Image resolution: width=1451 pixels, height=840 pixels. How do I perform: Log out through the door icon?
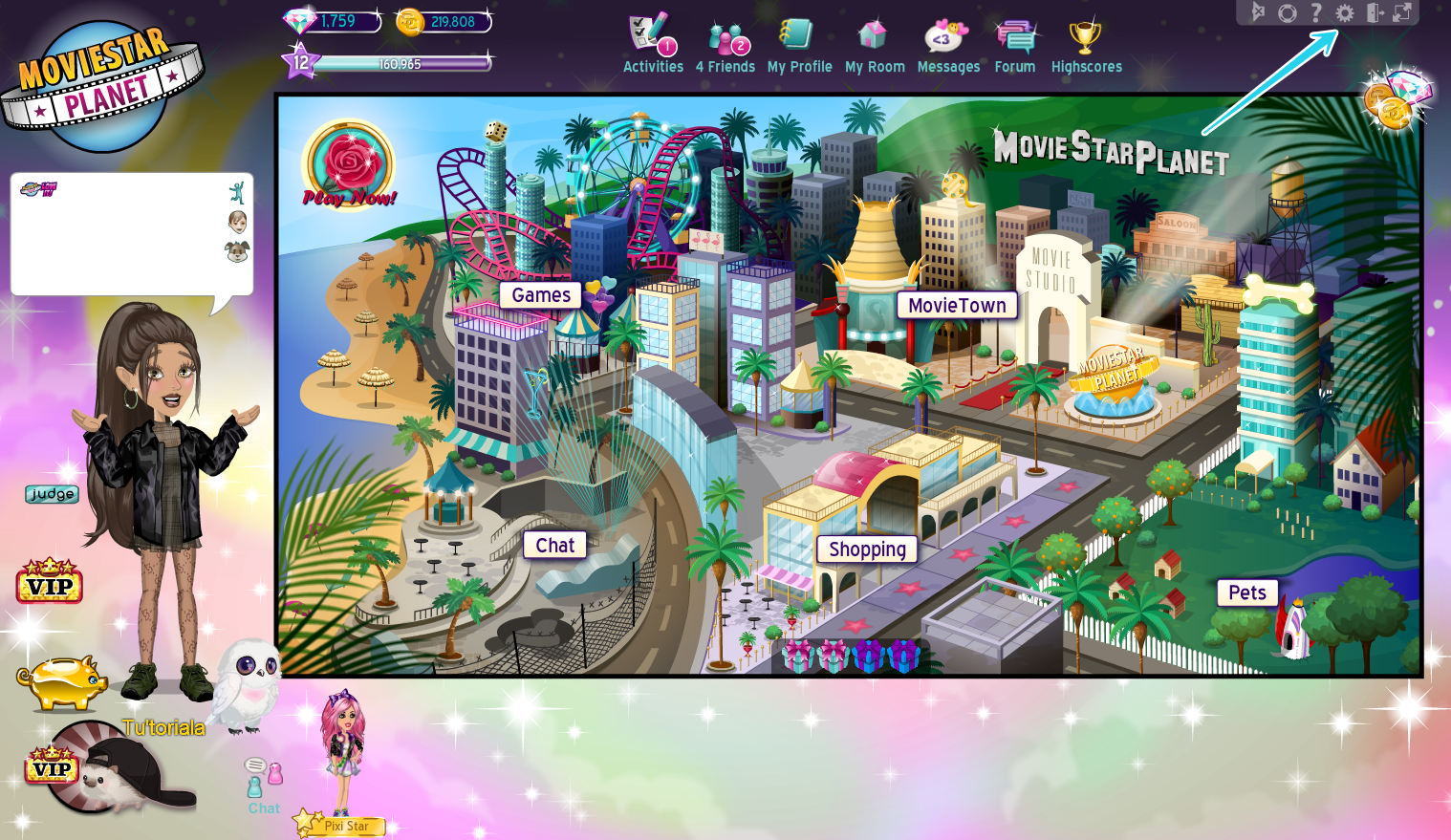(1375, 13)
